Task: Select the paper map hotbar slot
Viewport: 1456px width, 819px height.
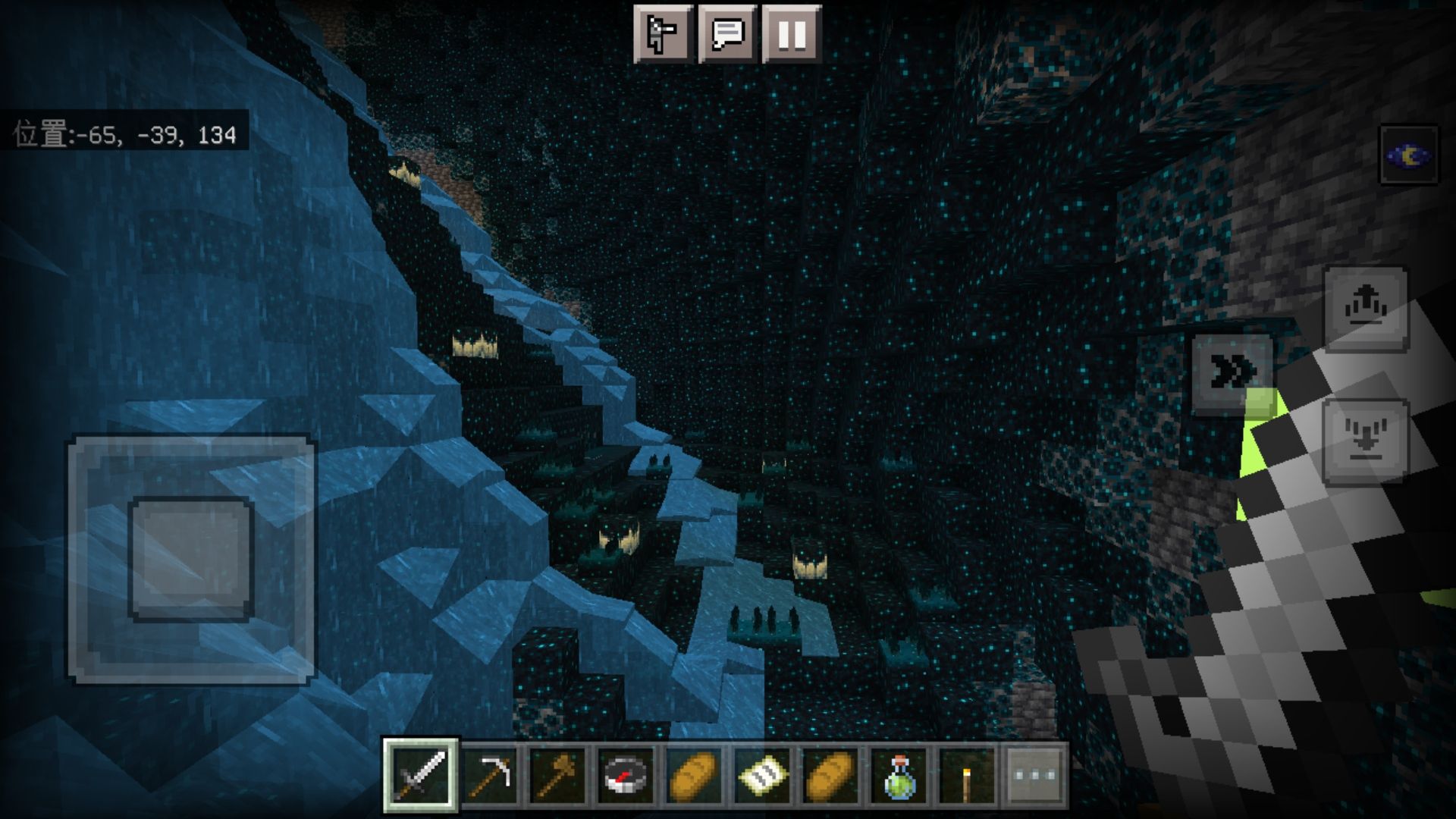Action: coord(762,775)
